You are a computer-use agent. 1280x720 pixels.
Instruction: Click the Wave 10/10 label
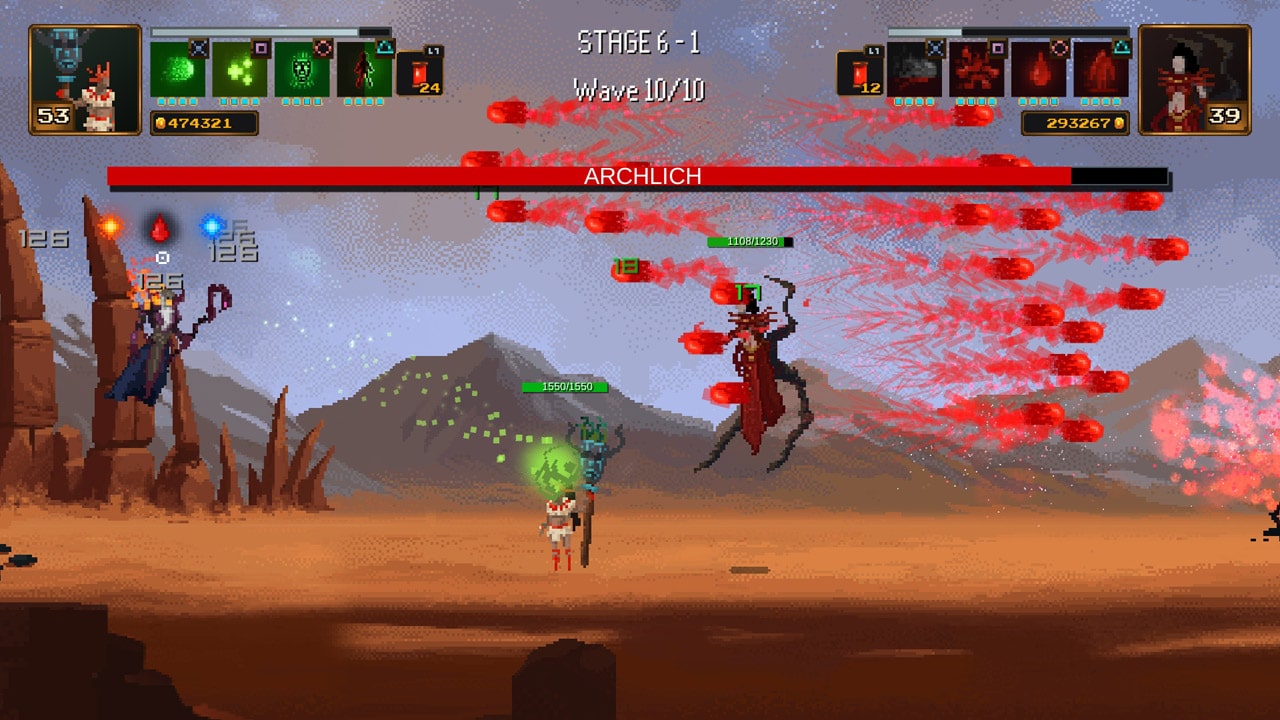click(x=639, y=91)
